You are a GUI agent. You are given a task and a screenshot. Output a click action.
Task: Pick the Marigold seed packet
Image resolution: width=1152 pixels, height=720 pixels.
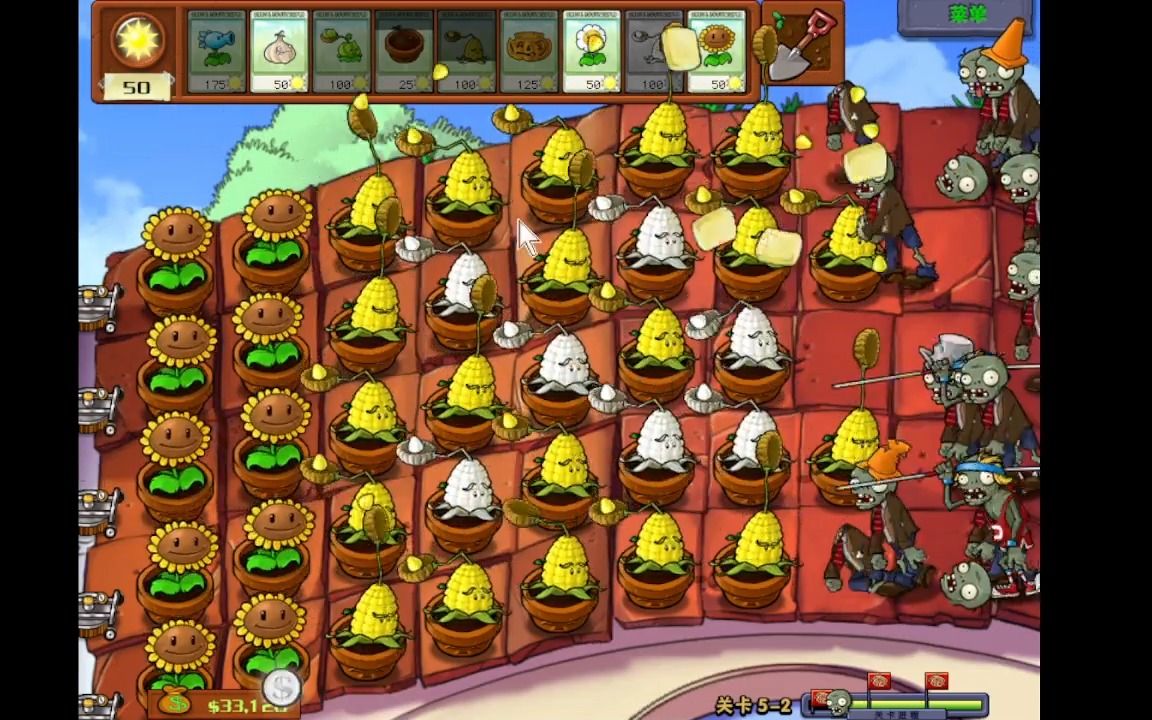pyautogui.click(x=591, y=53)
